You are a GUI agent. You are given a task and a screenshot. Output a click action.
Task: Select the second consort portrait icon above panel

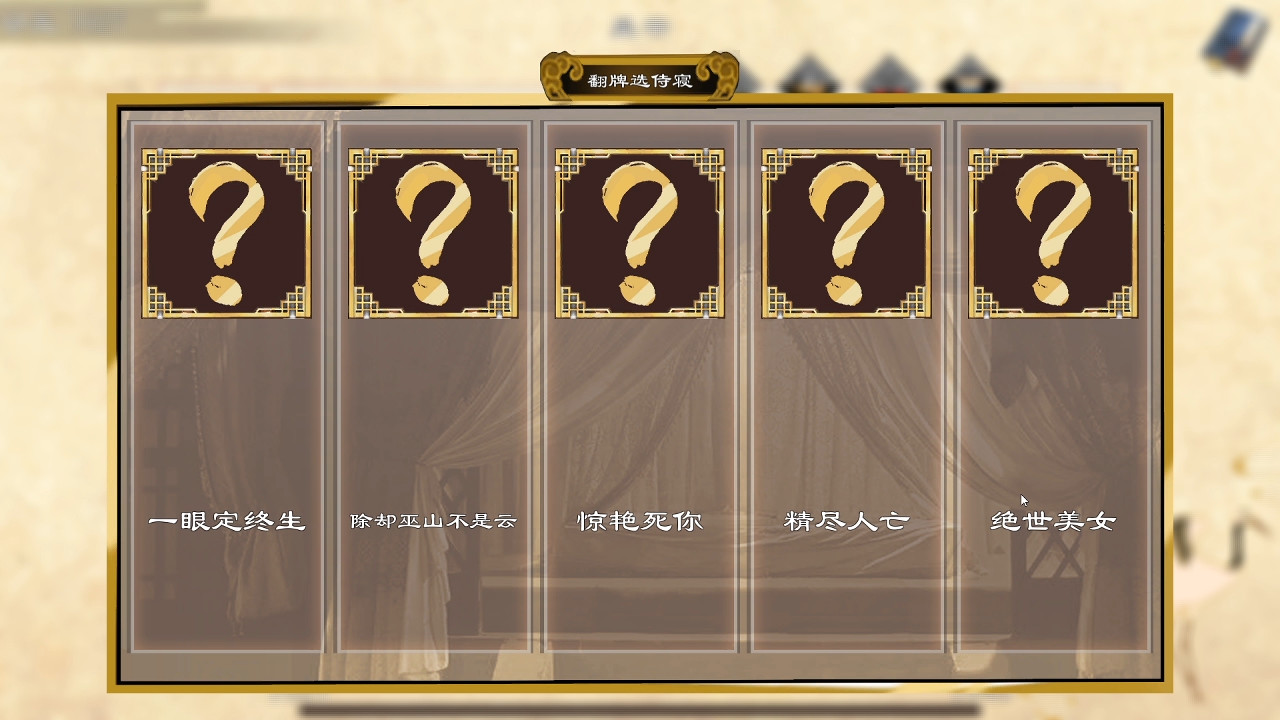[808, 75]
